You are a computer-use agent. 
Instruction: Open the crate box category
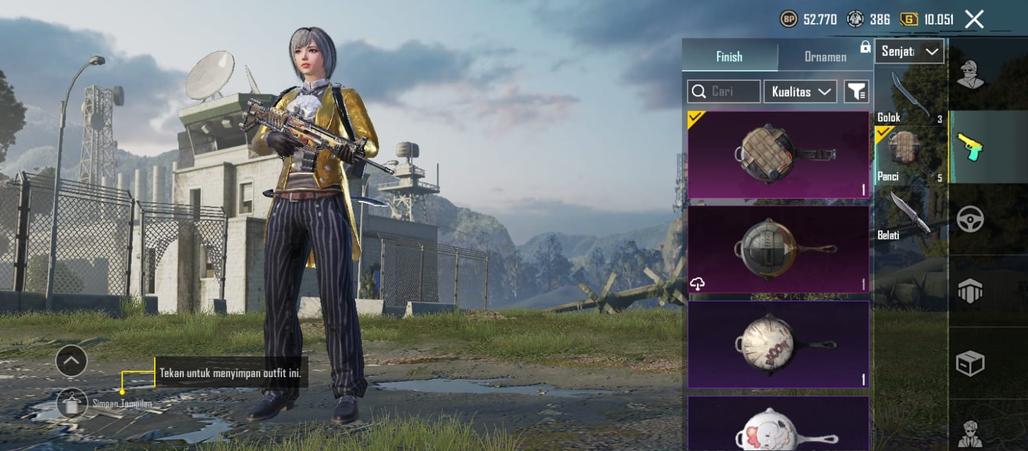(x=970, y=364)
